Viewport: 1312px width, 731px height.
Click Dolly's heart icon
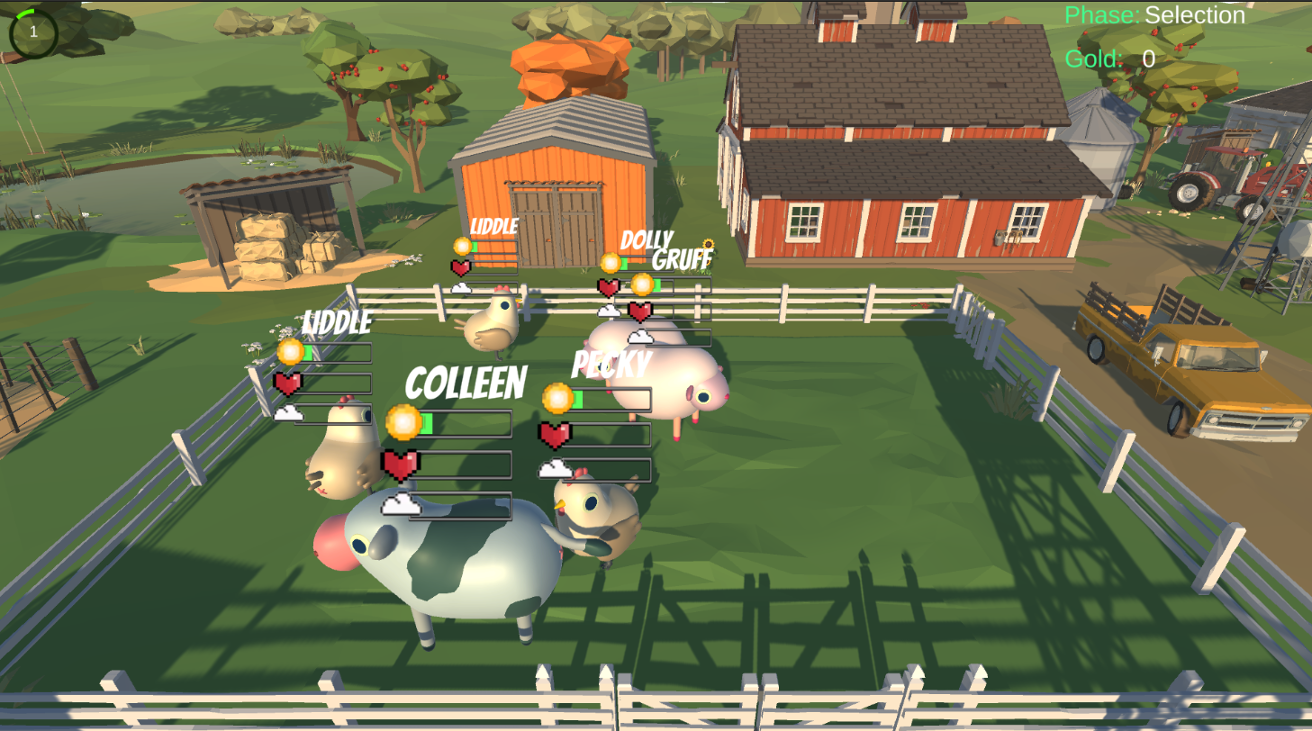608,286
